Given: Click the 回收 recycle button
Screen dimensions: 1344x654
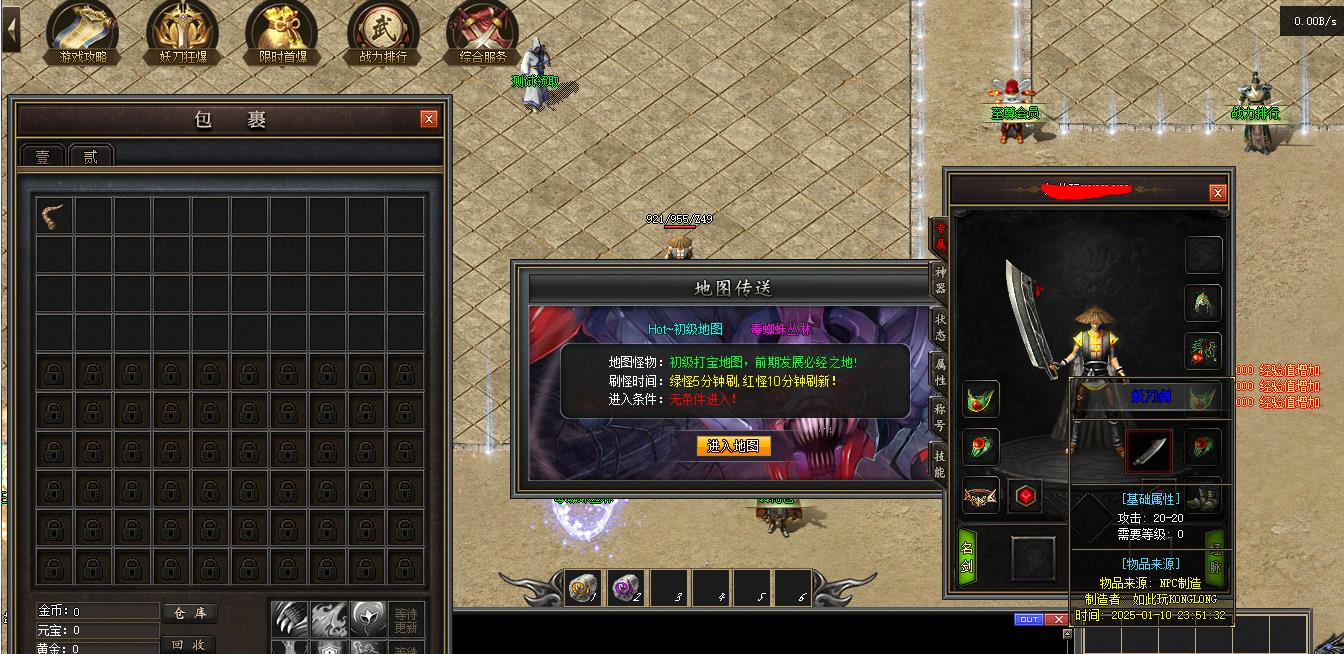Looking at the screenshot, I should [189, 645].
